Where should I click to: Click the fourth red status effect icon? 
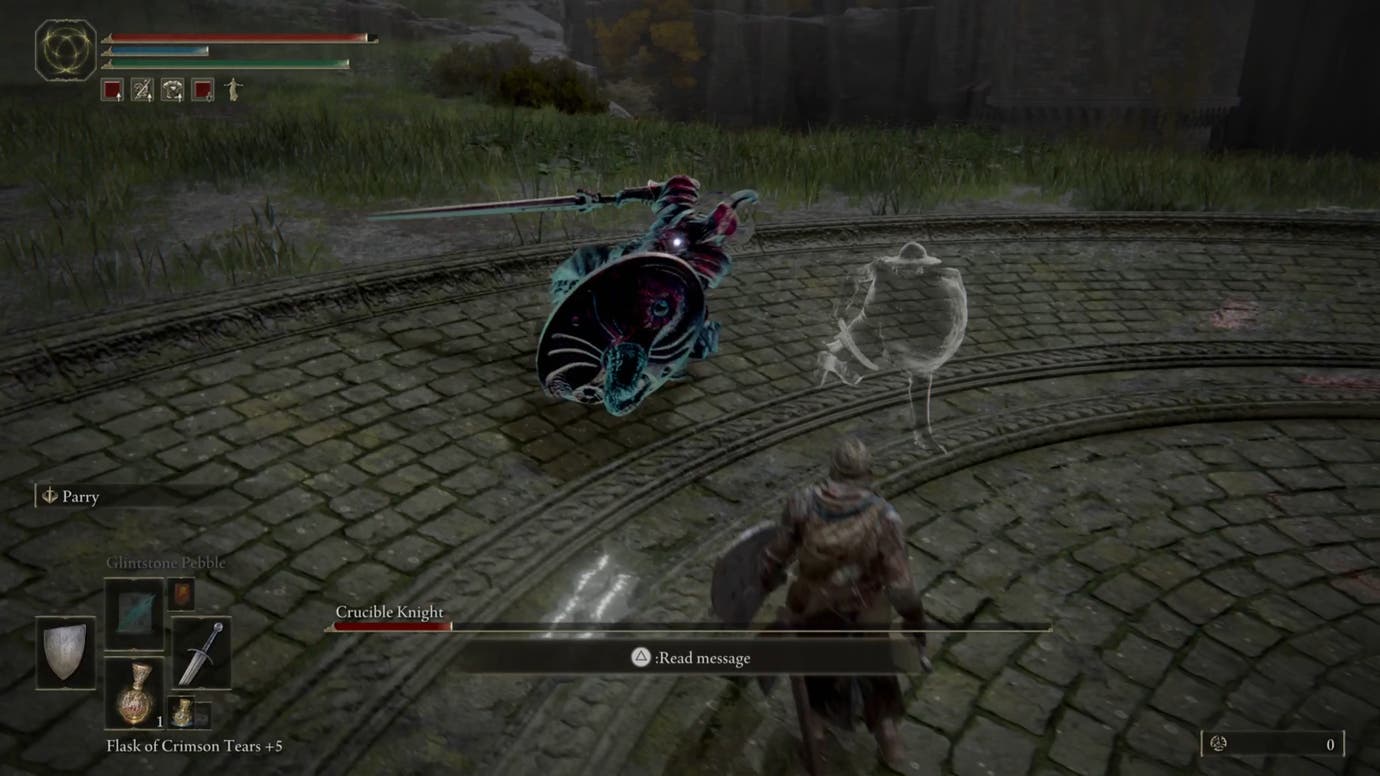point(201,90)
